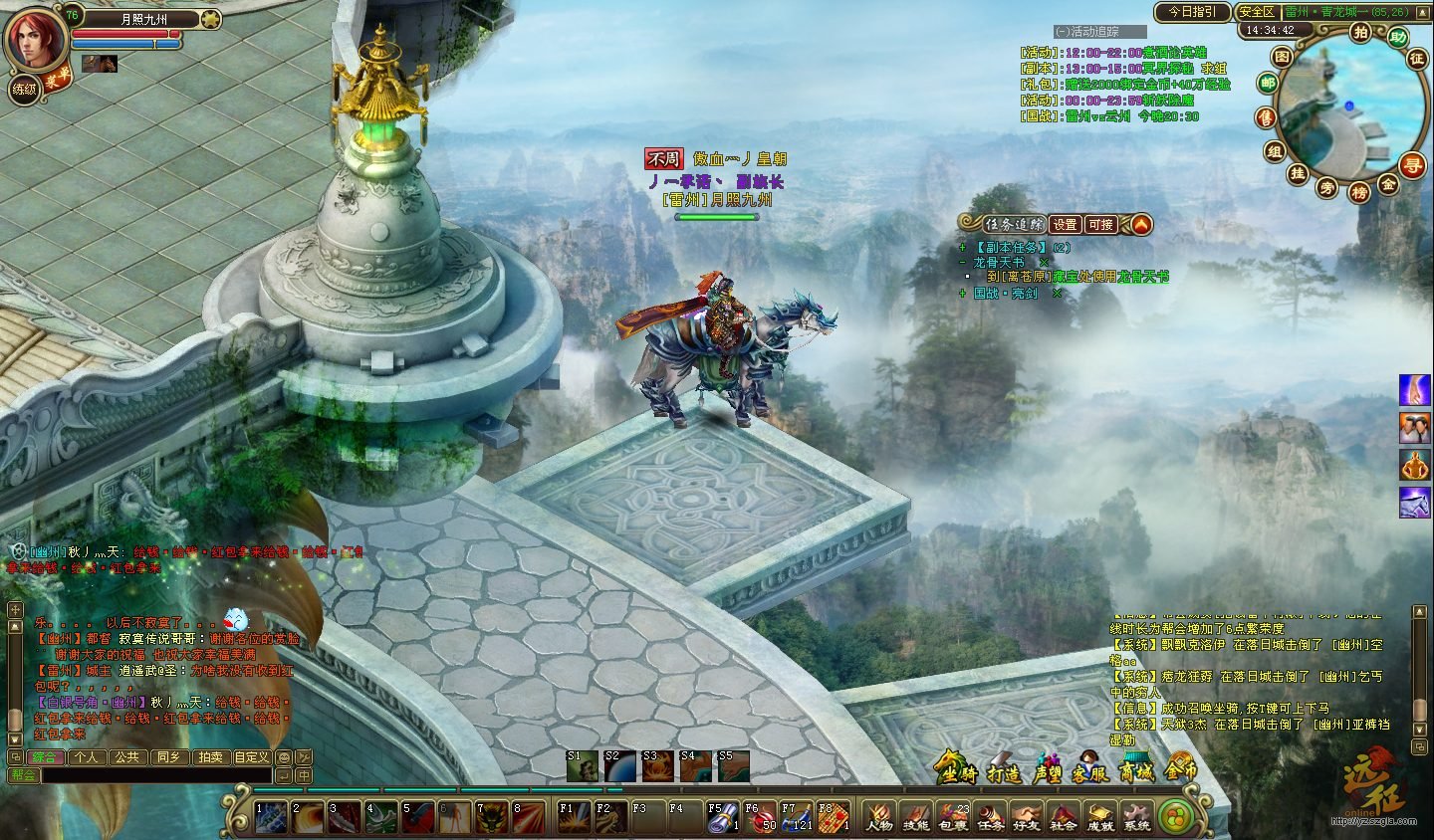Open the 打造 crafting menu
This screenshot has height=840, width=1434.
tap(1003, 768)
